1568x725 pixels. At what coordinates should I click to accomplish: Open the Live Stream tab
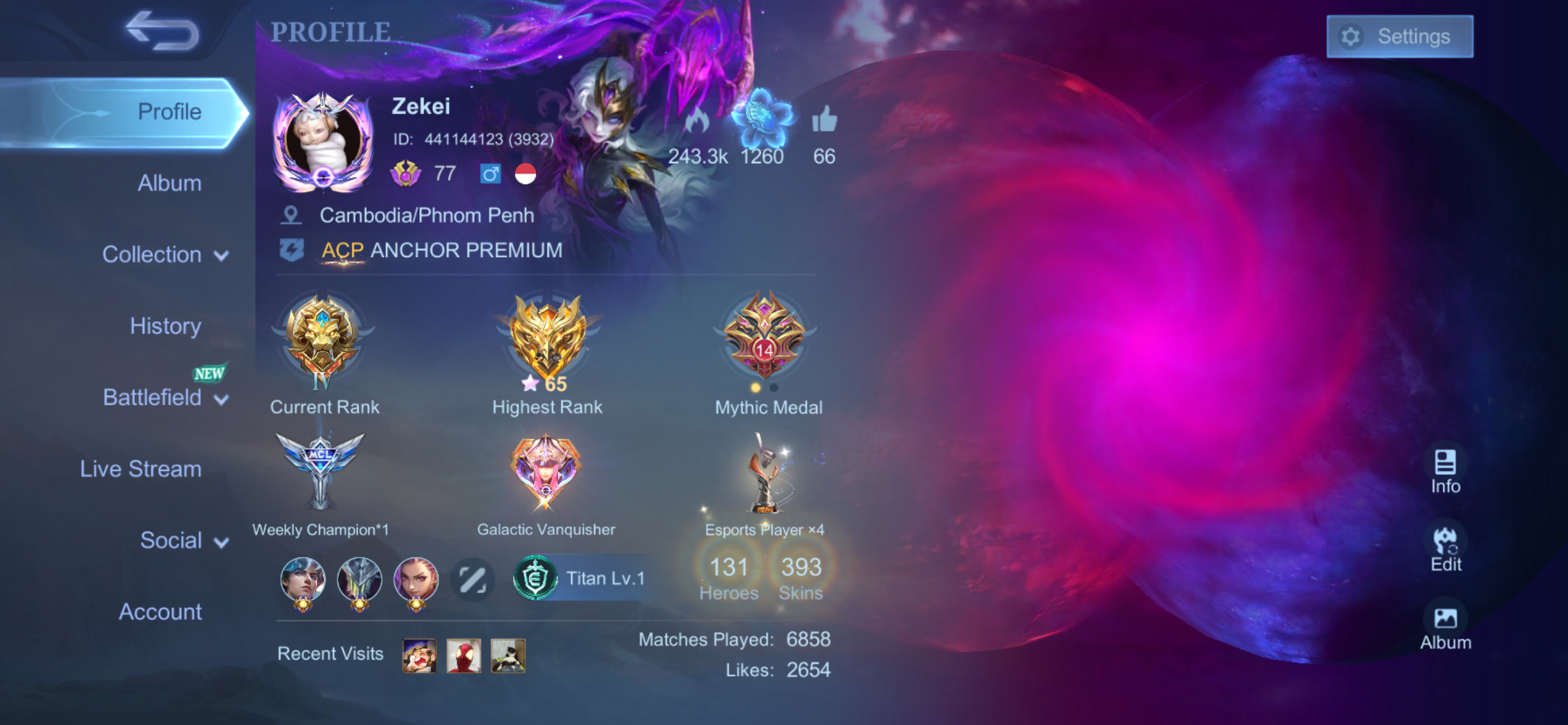(141, 469)
